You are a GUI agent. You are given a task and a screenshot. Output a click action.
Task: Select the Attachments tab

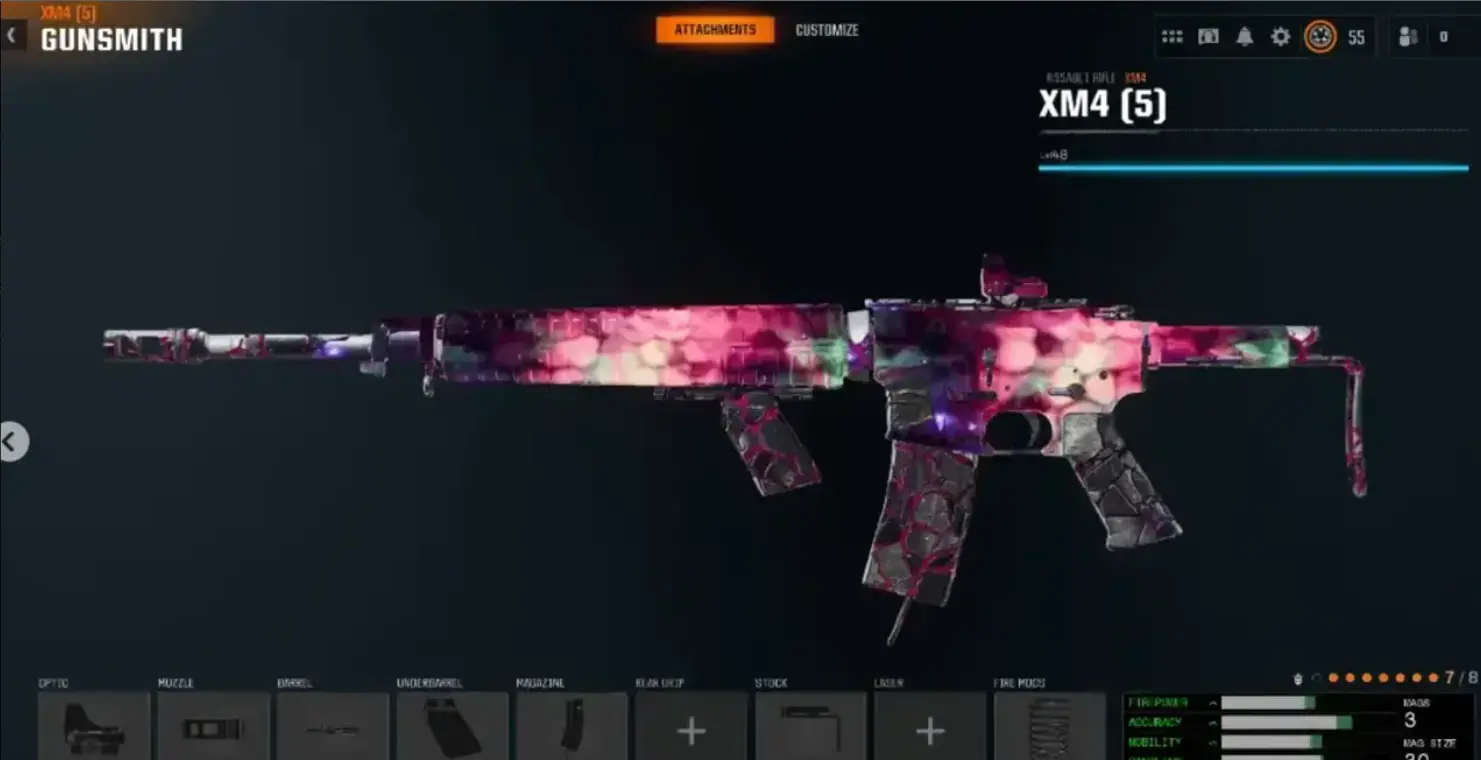click(714, 29)
